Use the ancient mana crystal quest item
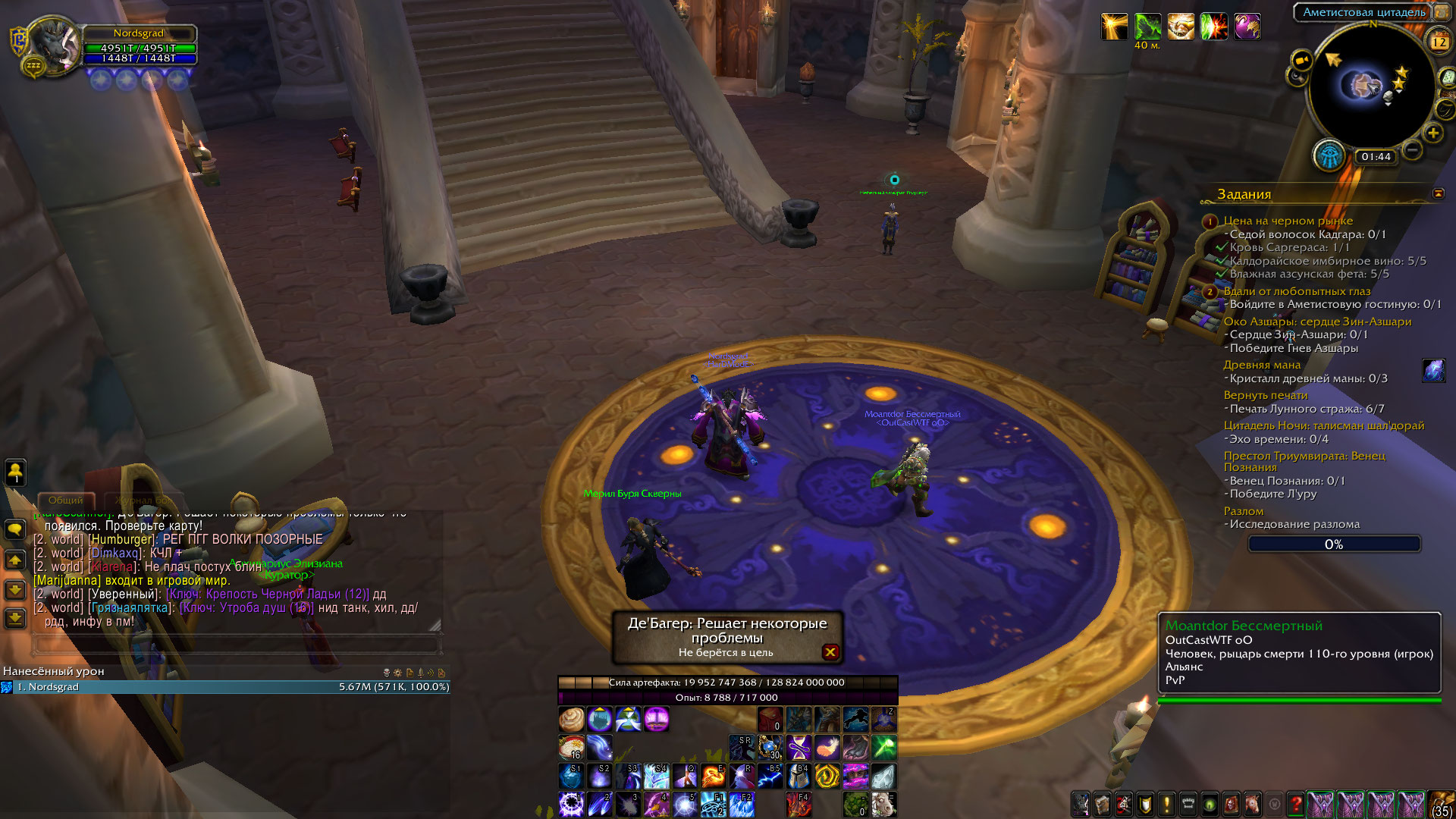This screenshot has height=819, width=1456. pyautogui.click(x=1433, y=371)
